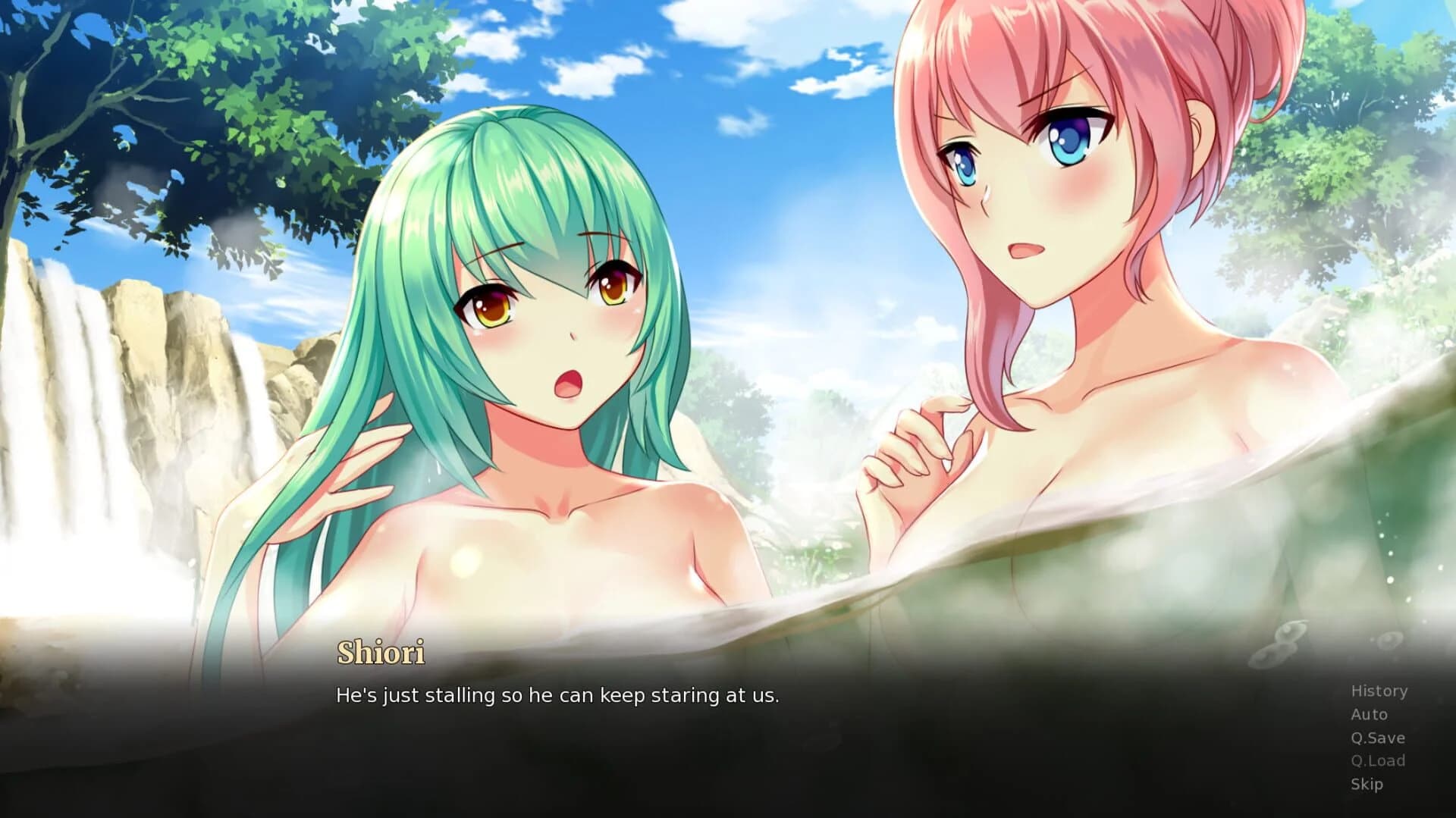The width and height of the screenshot is (1456, 818).
Task: Select Auto from the quick menu
Action: coord(1370,713)
